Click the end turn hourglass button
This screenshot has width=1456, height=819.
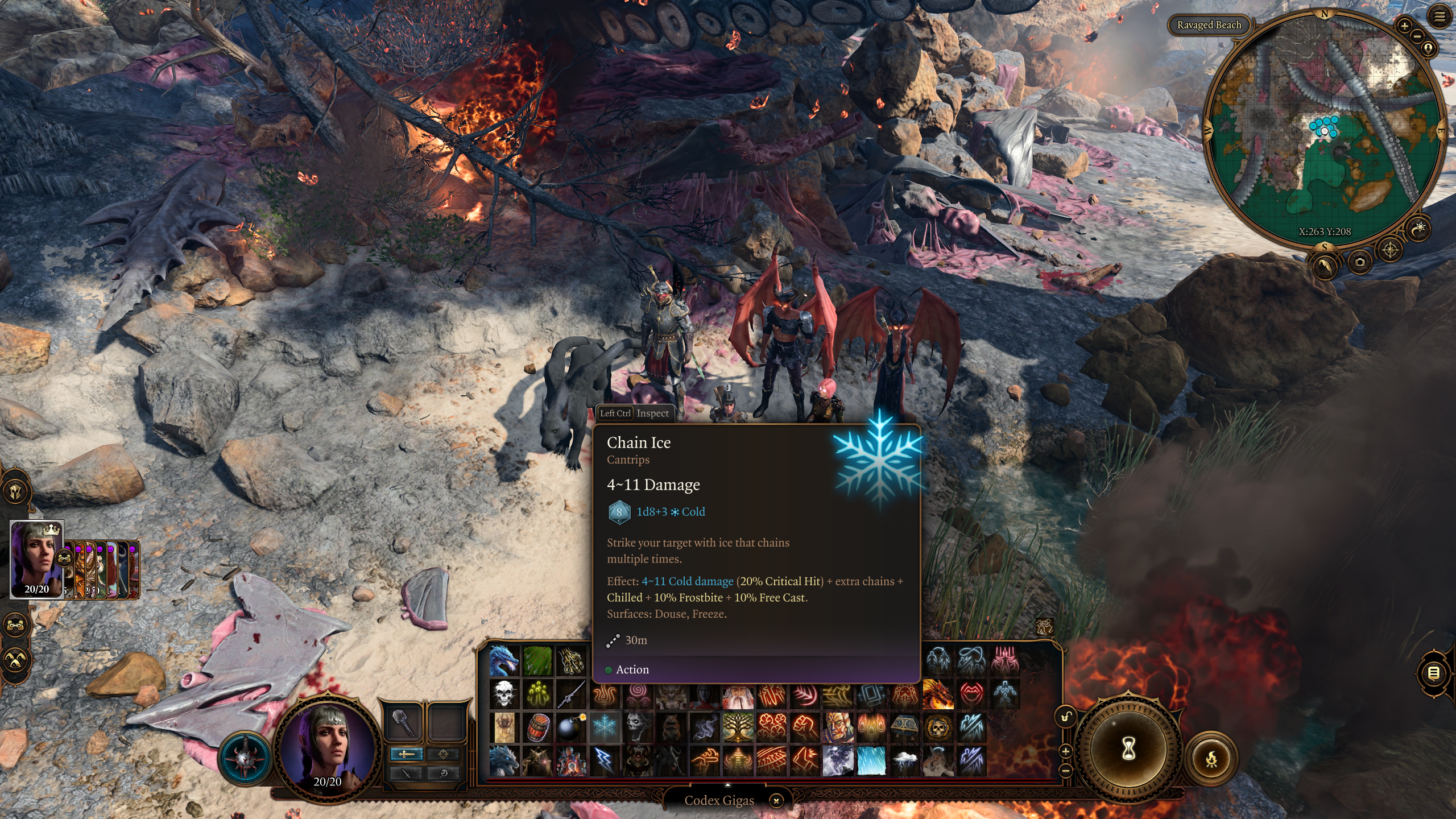click(1128, 749)
